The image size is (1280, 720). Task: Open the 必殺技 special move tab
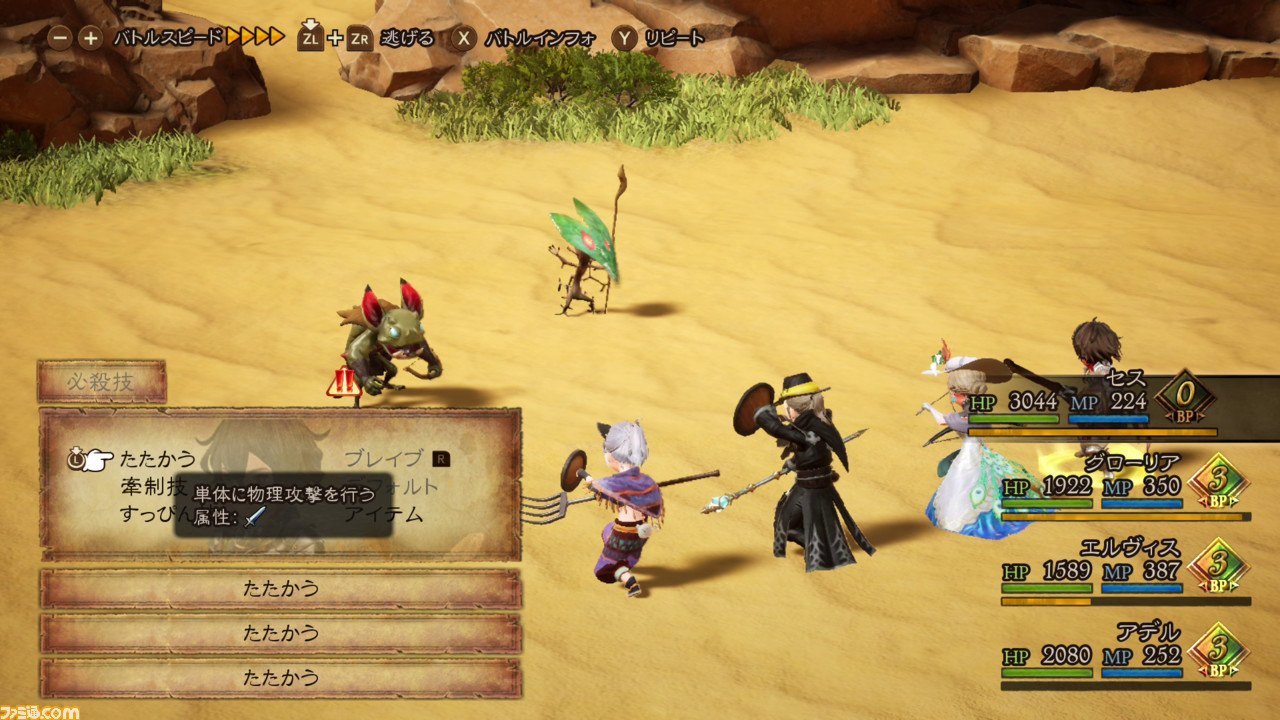tap(102, 381)
